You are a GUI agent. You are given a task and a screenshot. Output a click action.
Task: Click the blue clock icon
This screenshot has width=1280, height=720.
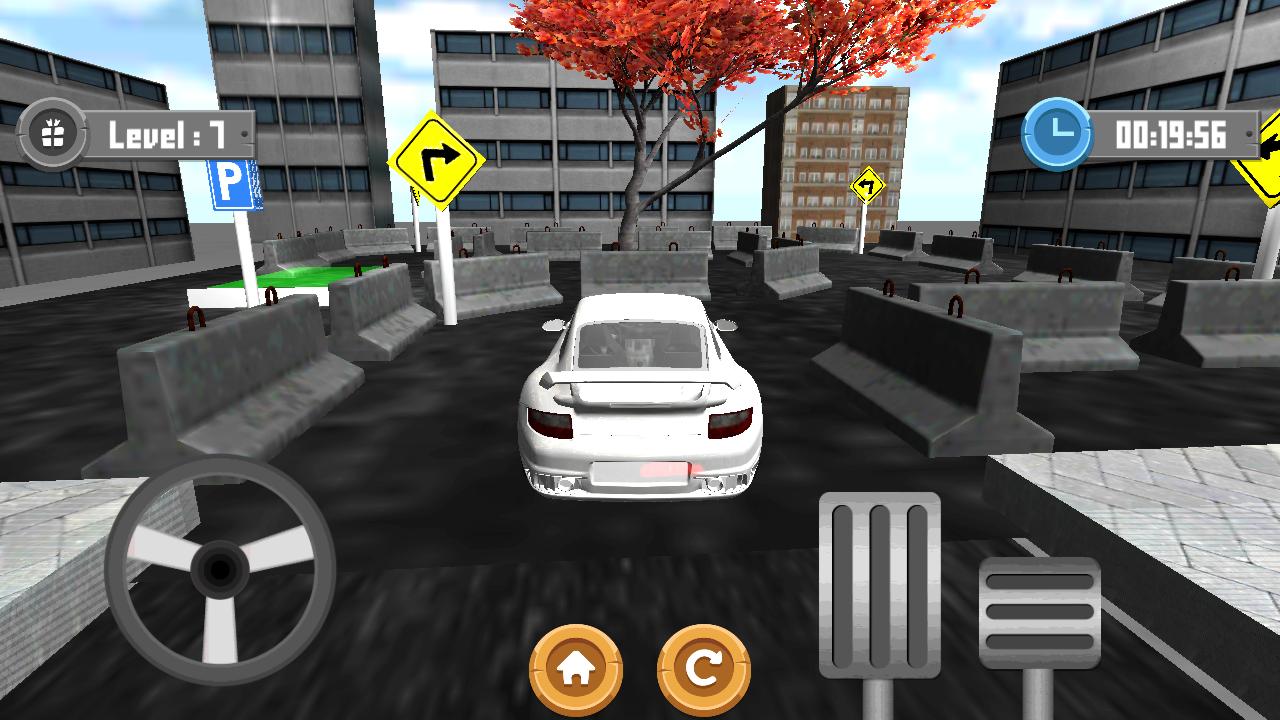pos(1055,130)
